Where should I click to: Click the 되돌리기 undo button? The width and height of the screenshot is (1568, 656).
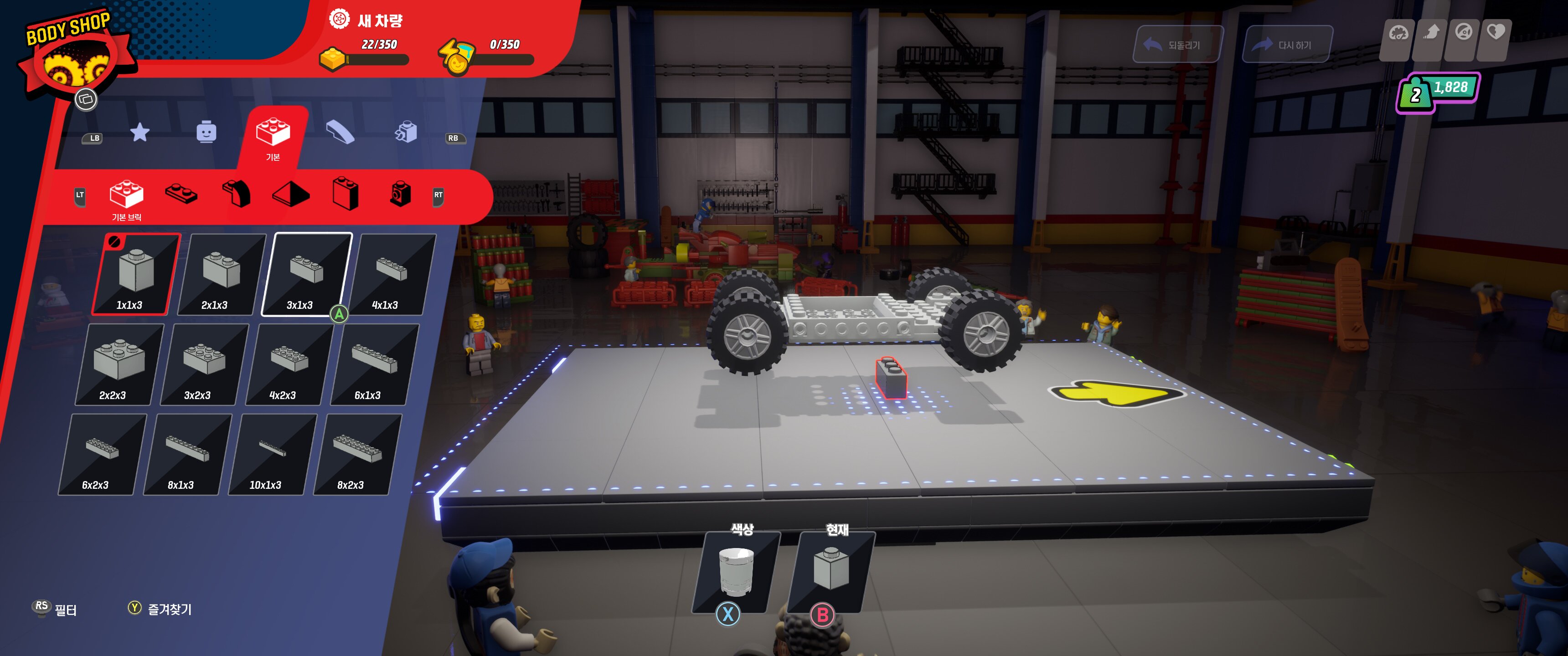[1177, 45]
